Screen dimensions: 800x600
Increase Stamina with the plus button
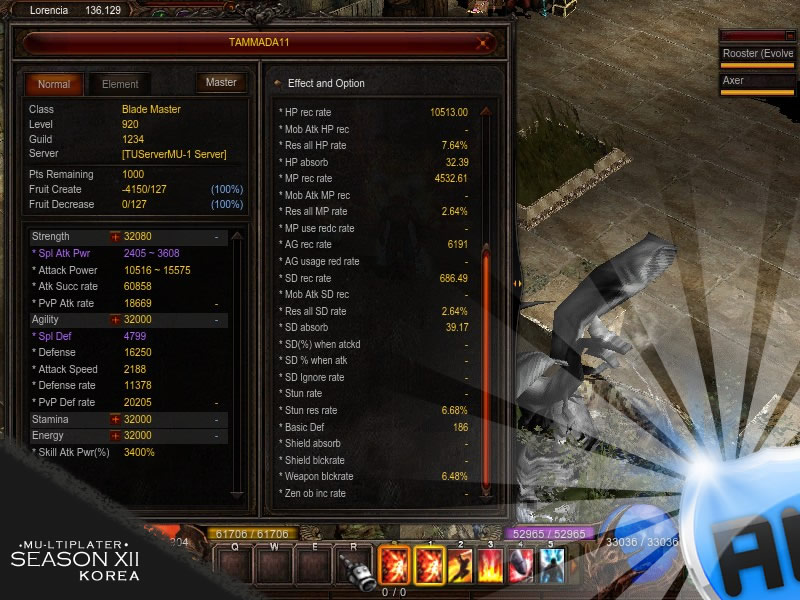coord(115,420)
